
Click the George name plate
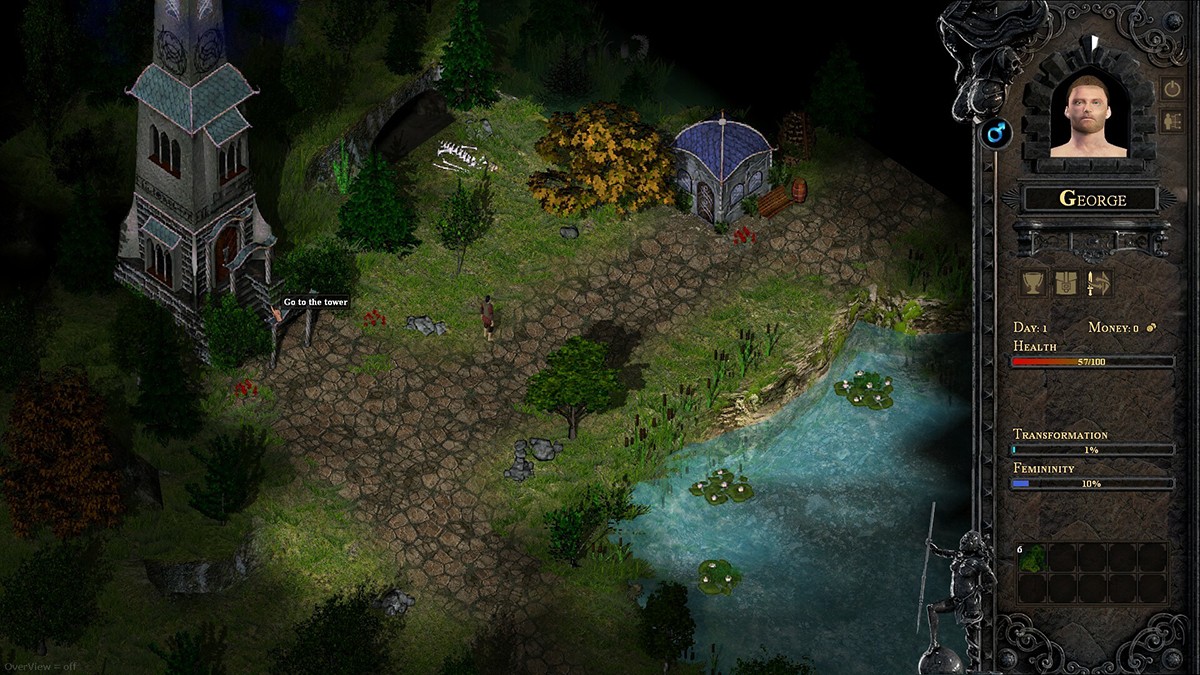click(x=1091, y=199)
